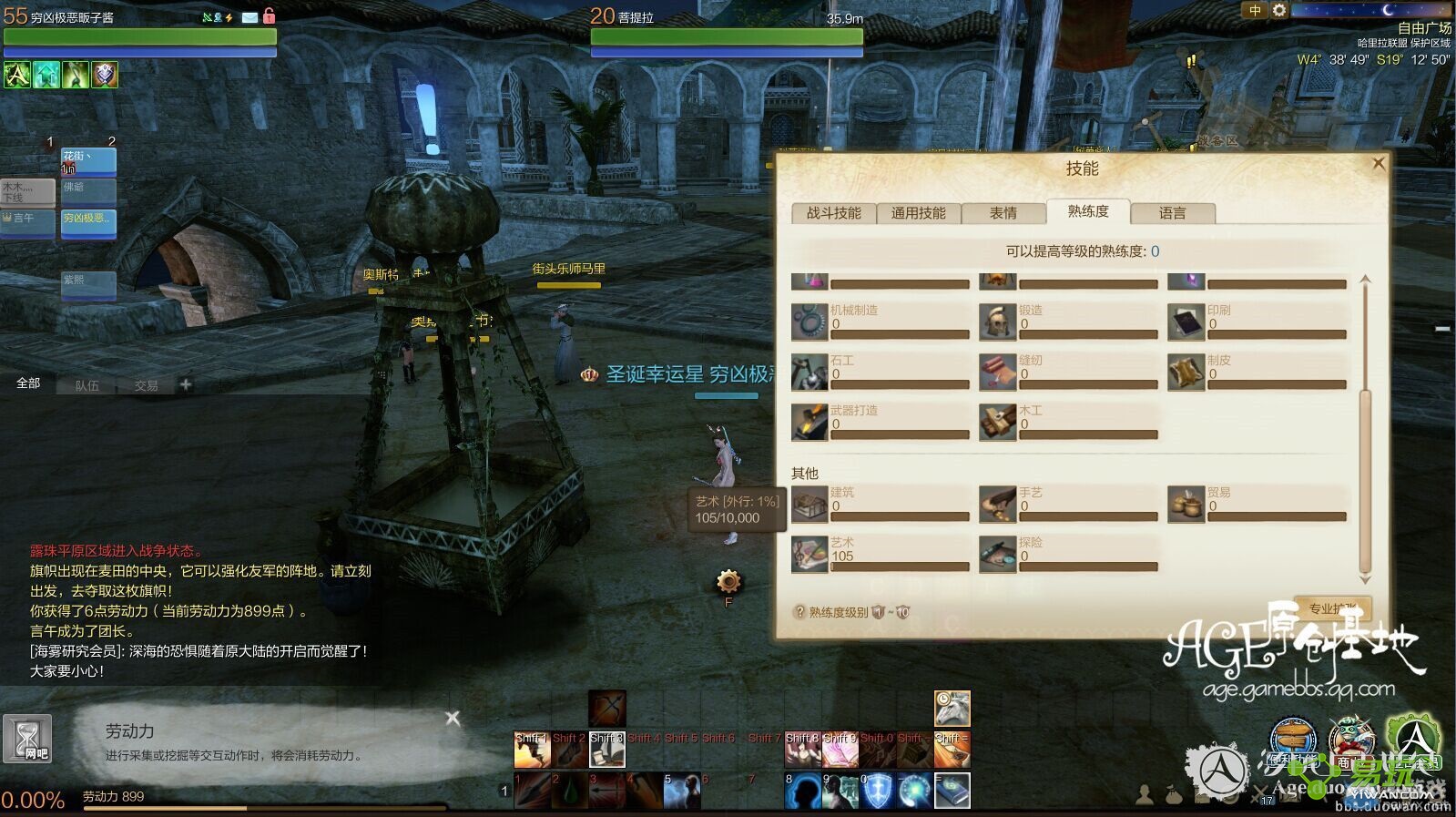This screenshot has width=1456, height=817.
Task: Use the blue shield skill in hotbar
Action: pos(877,791)
